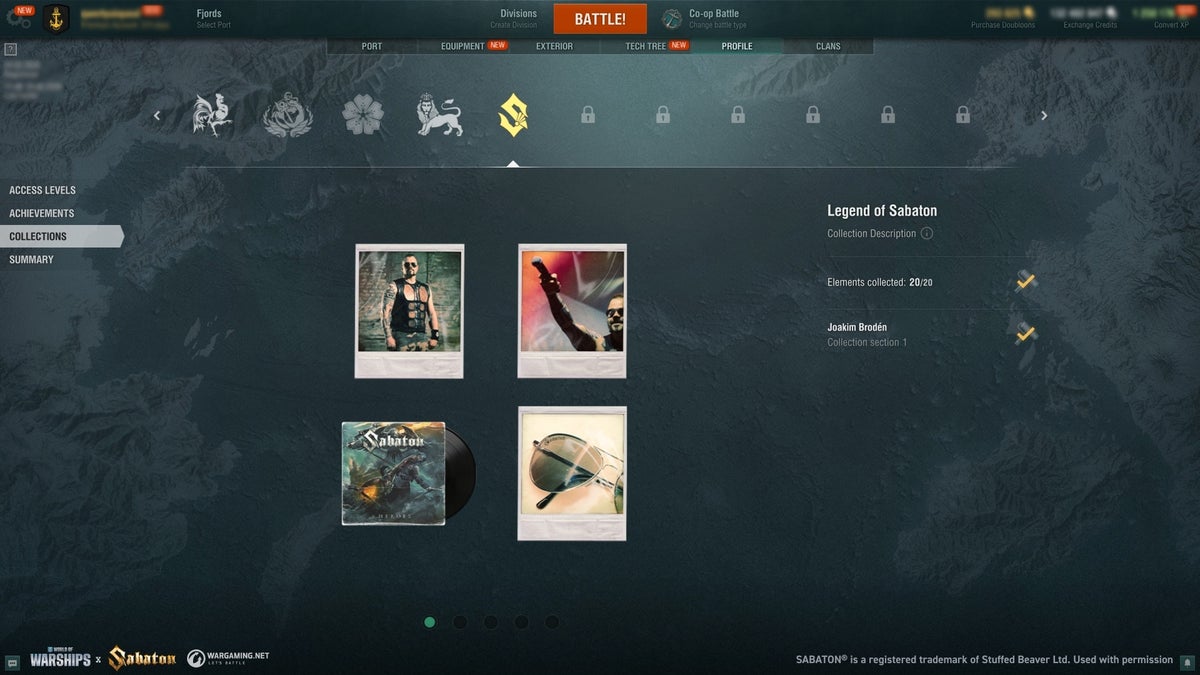Show the profile Summary section
Screen dimensions: 1200x675
(x=32, y=259)
